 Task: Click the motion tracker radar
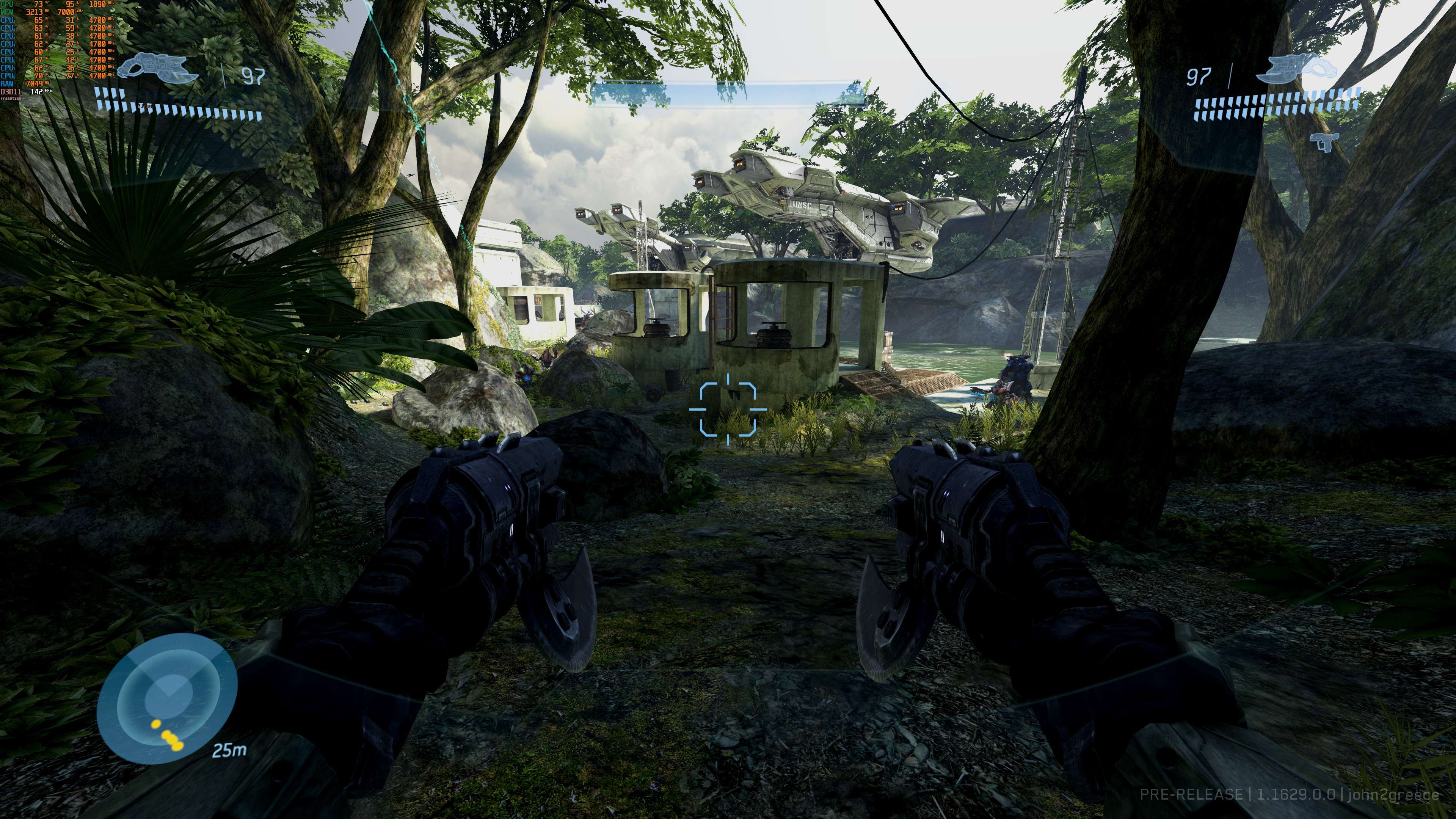[x=167, y=698]
